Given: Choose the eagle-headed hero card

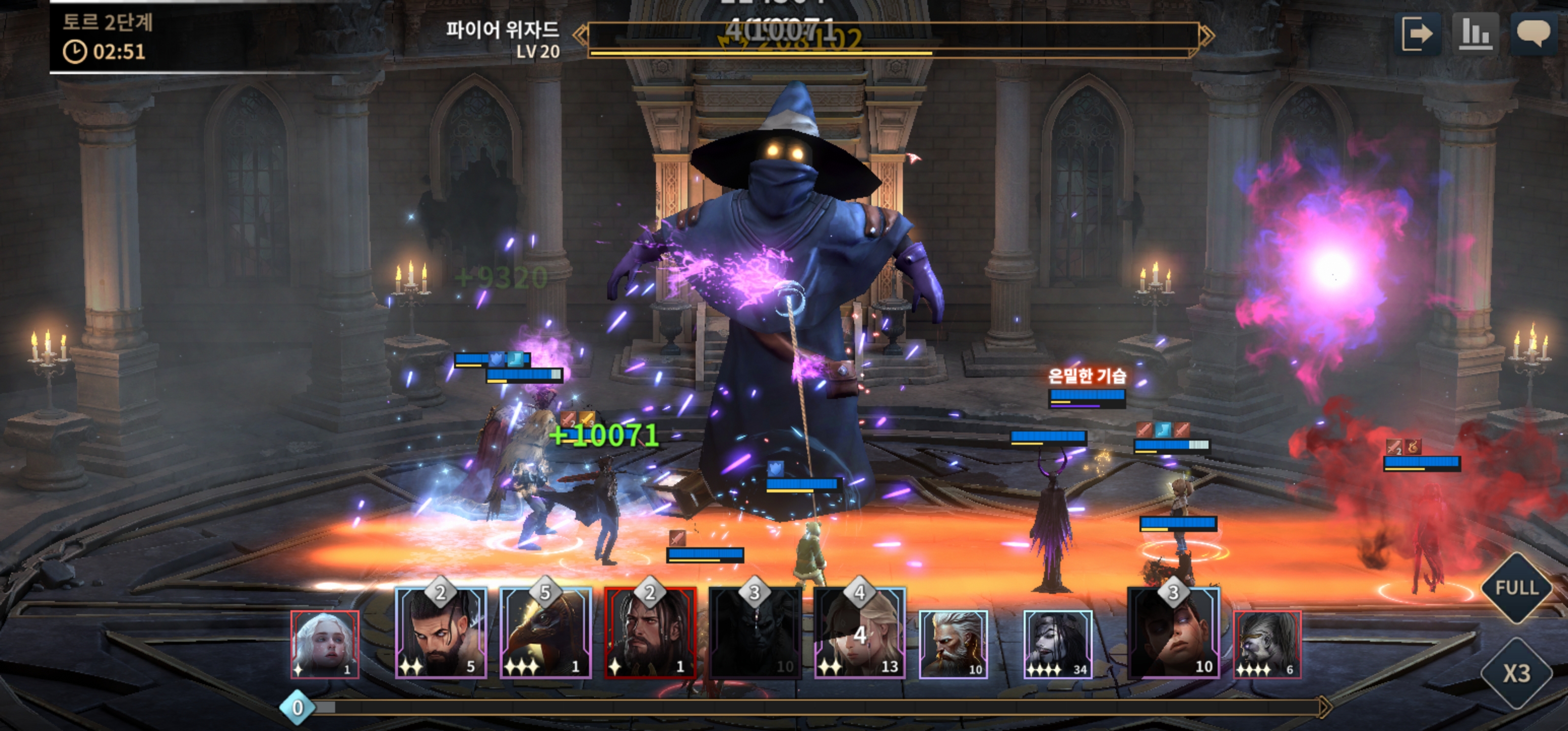Looking at the screenshot, I should point(545,633).
